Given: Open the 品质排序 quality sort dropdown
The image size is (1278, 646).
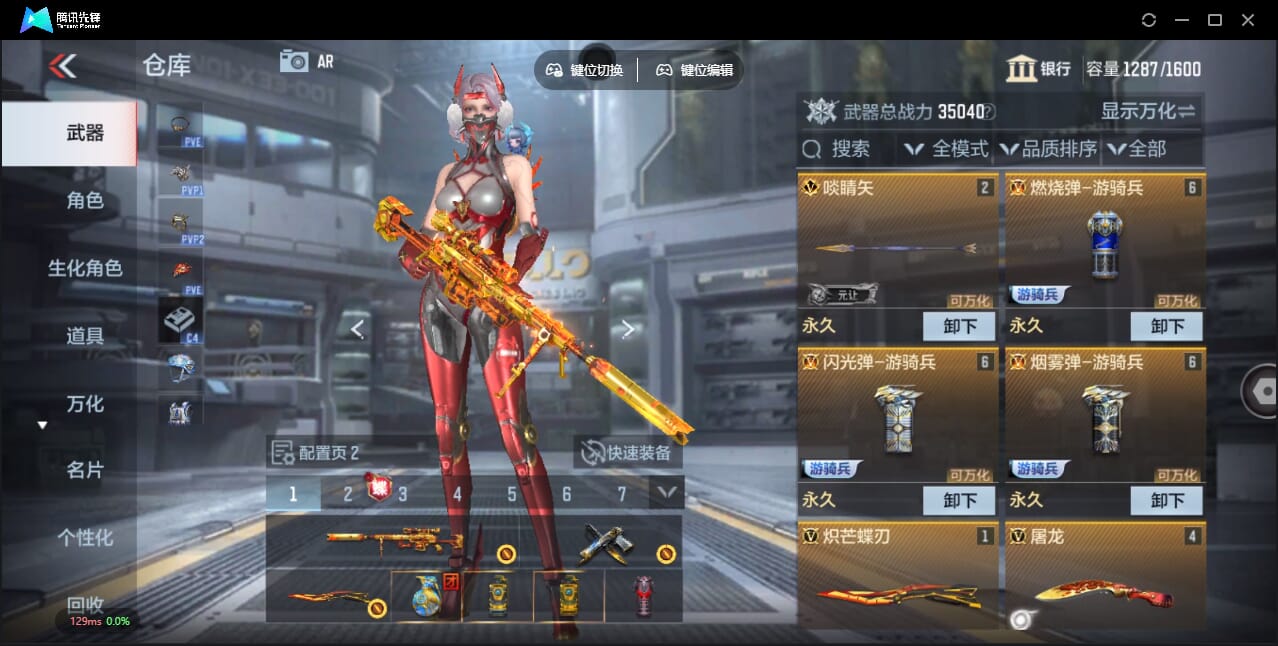Looking at the screenshot, I should point(1048,149).
